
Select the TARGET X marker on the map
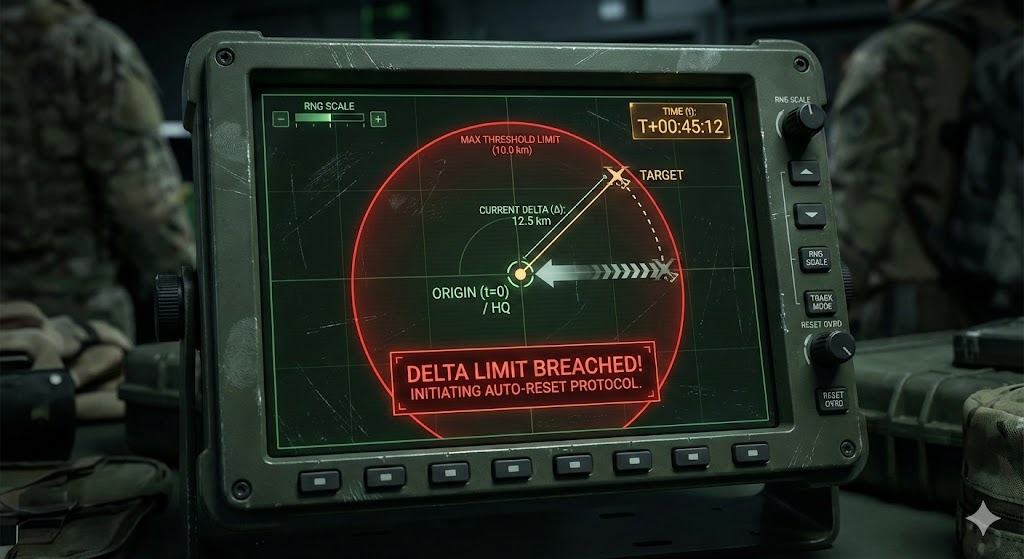[x=617, y=176]
